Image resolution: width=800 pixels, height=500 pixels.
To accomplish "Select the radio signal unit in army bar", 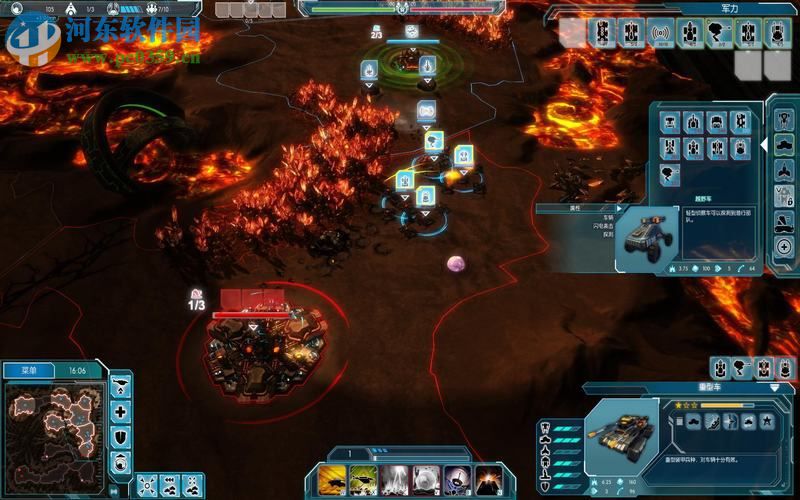I will coord(660,34).
